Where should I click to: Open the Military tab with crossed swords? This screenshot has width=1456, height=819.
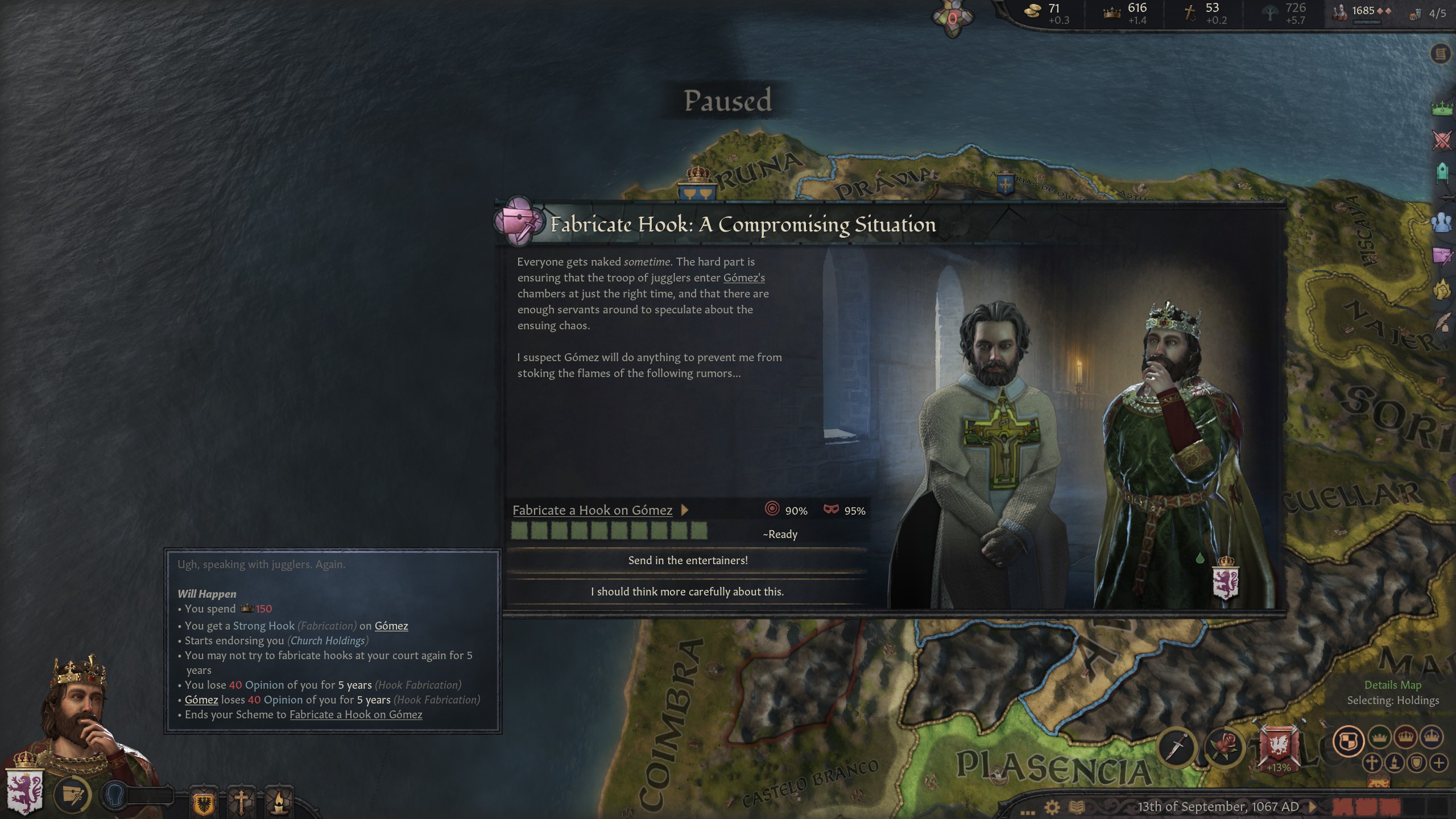click(x=1442, y=139)
